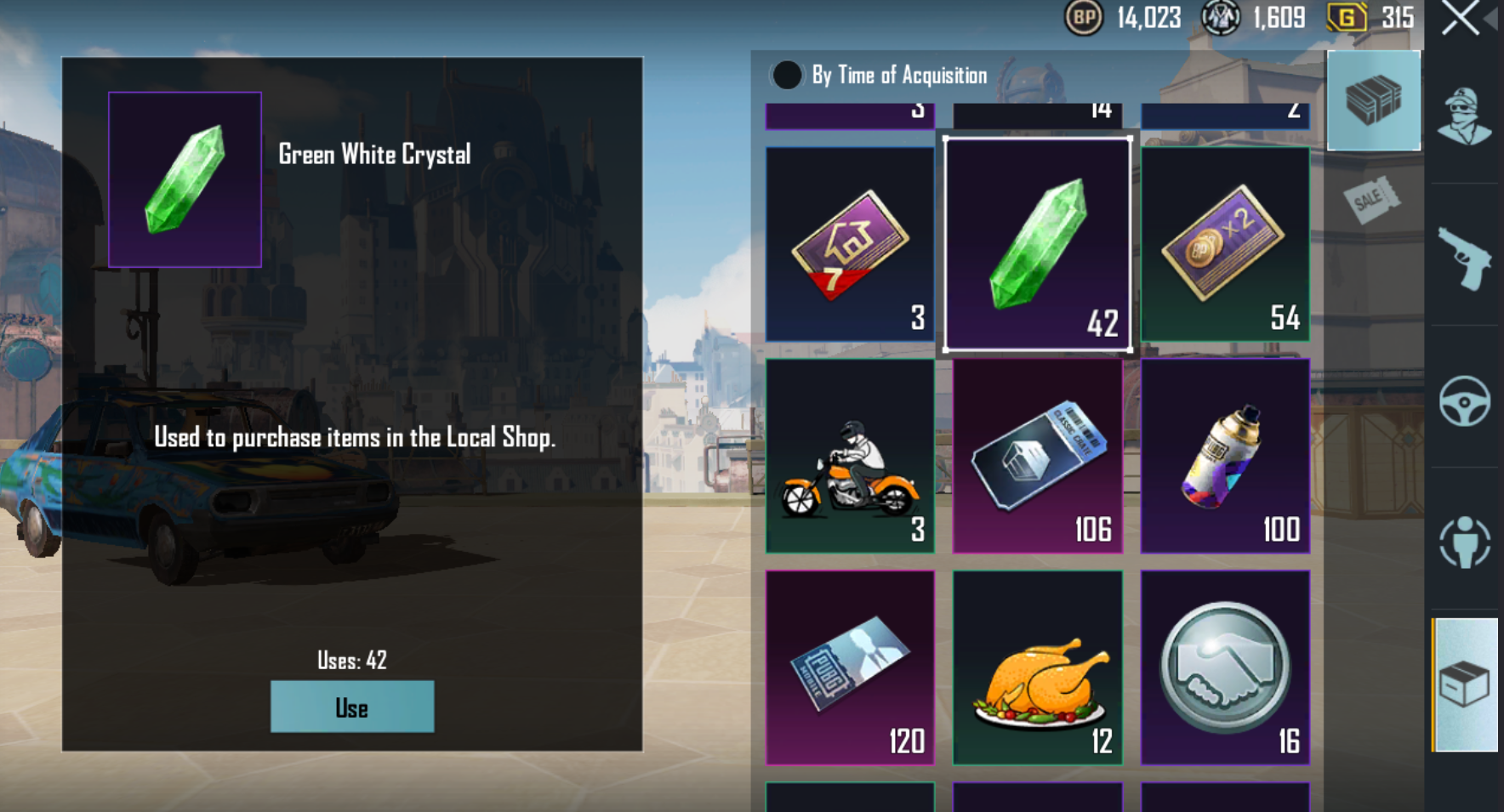
Task: Switch to the box items tab
Action: [1464, 684]
